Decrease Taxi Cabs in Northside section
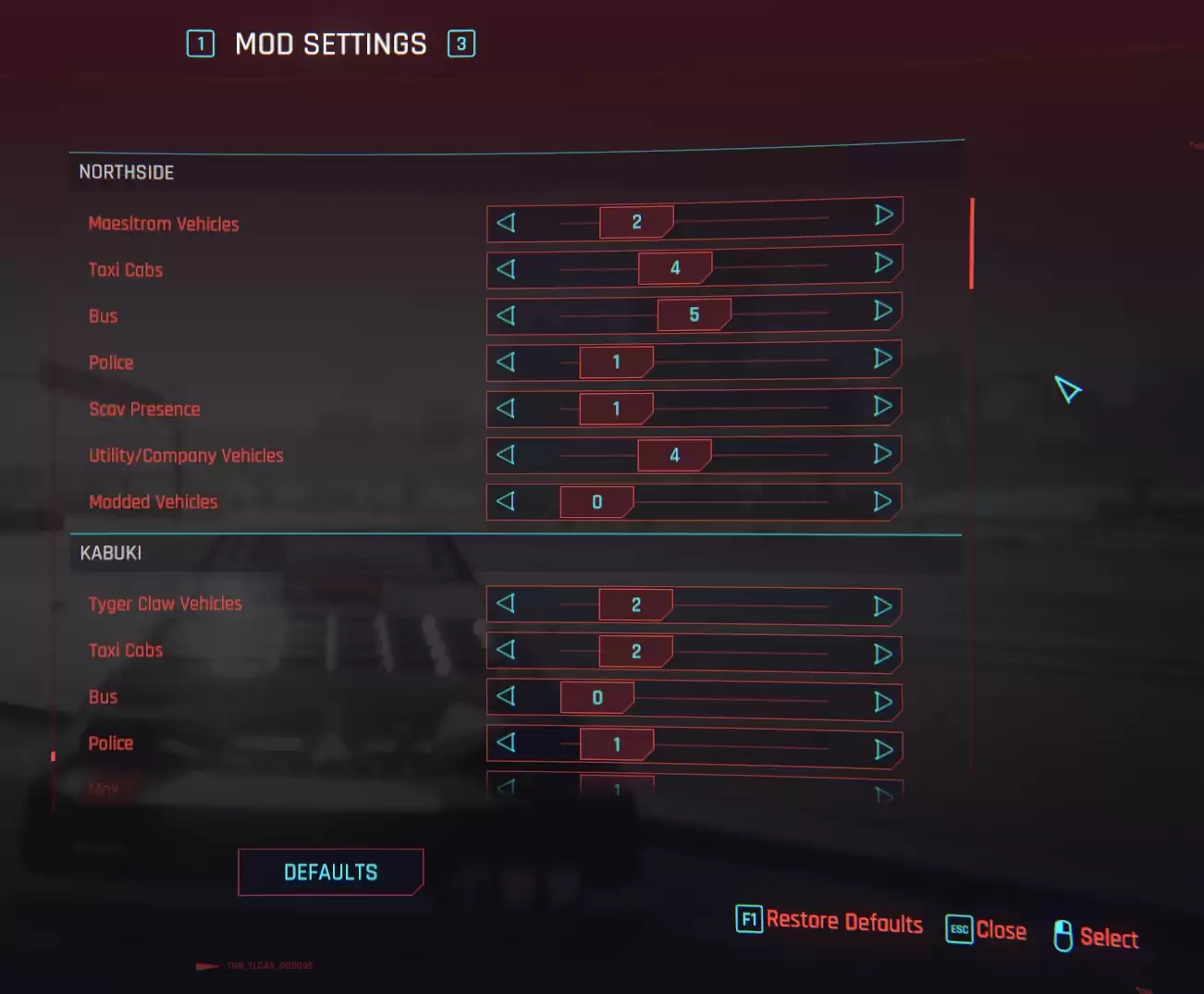 click(506, 268)
